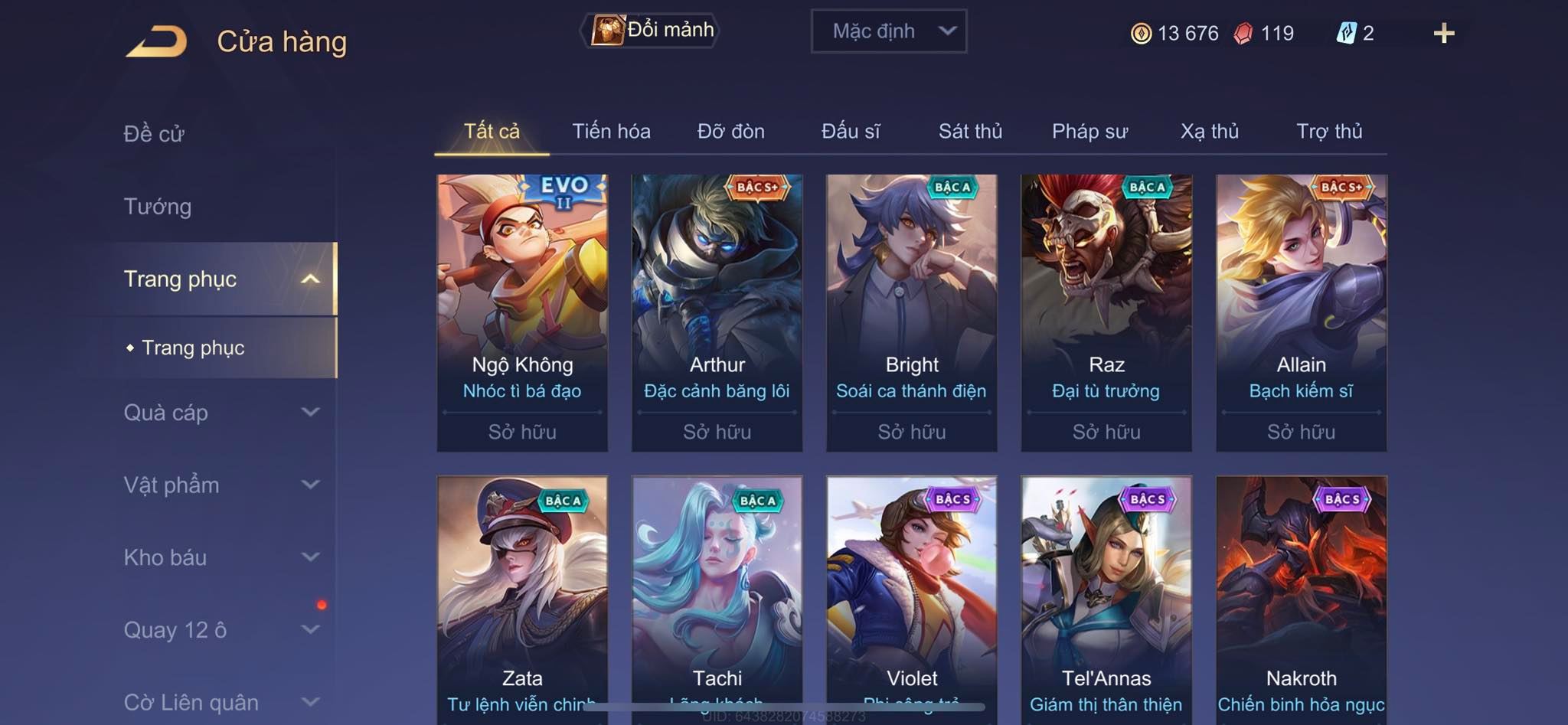The height and width of the screenshot is (725, 1568).
Task: Tap the plus button to add currency
Action: pyautogui.click(x=1443, y=33)
